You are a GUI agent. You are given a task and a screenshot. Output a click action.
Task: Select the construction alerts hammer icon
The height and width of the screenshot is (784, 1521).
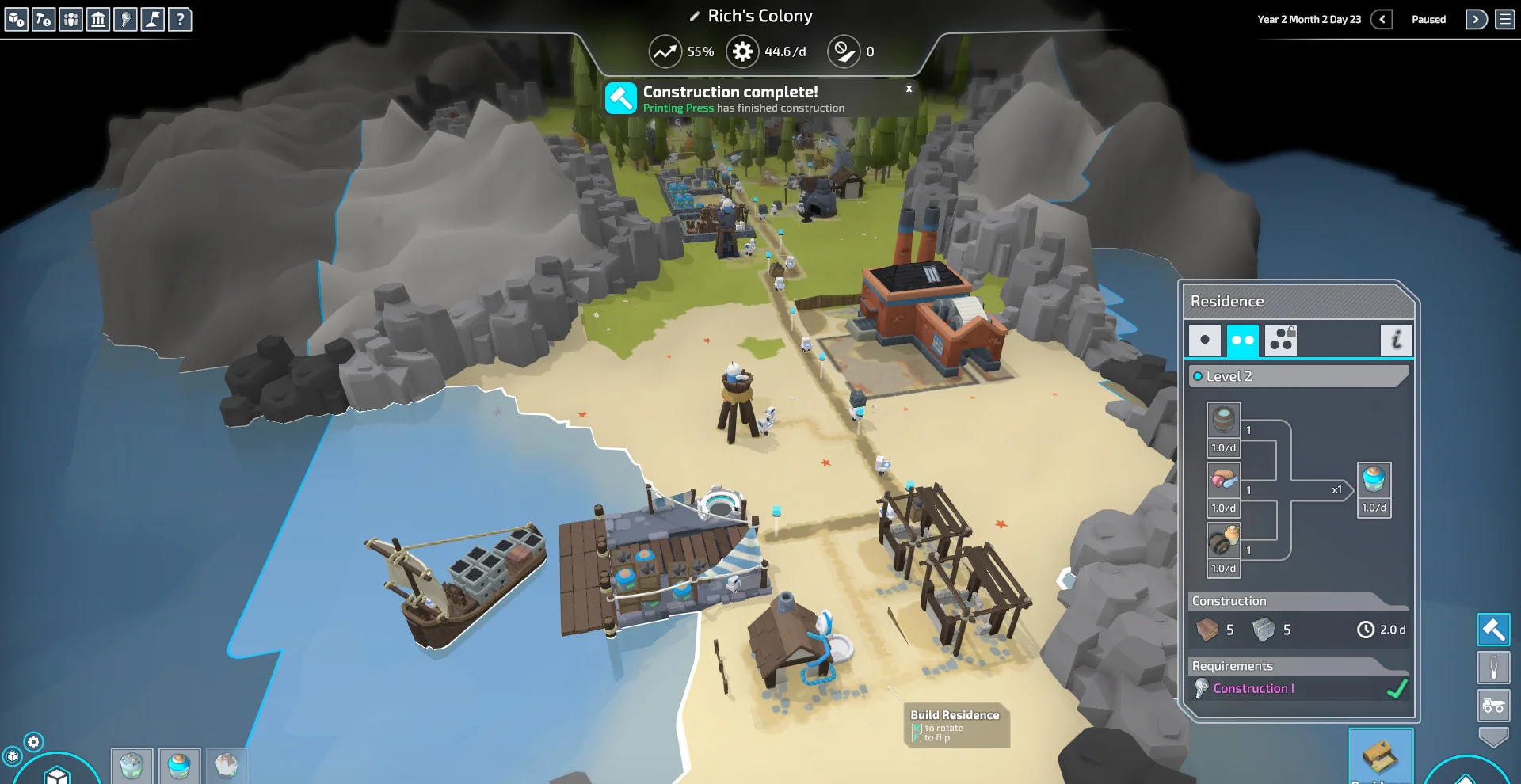pyautogui.click(x=44, y=20)
